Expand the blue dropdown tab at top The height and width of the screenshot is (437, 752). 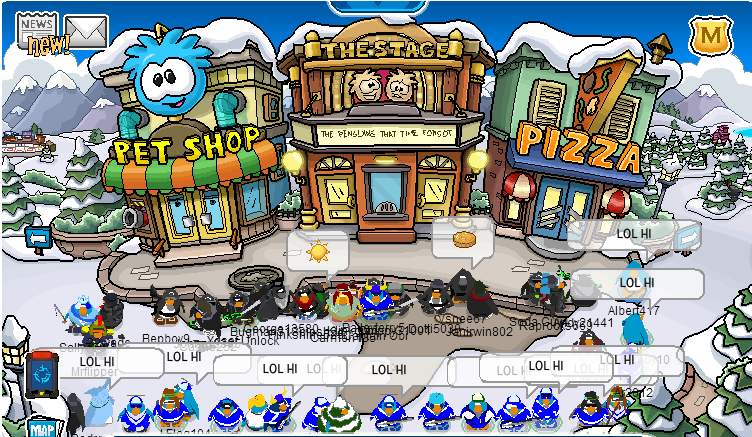(376, 6)
